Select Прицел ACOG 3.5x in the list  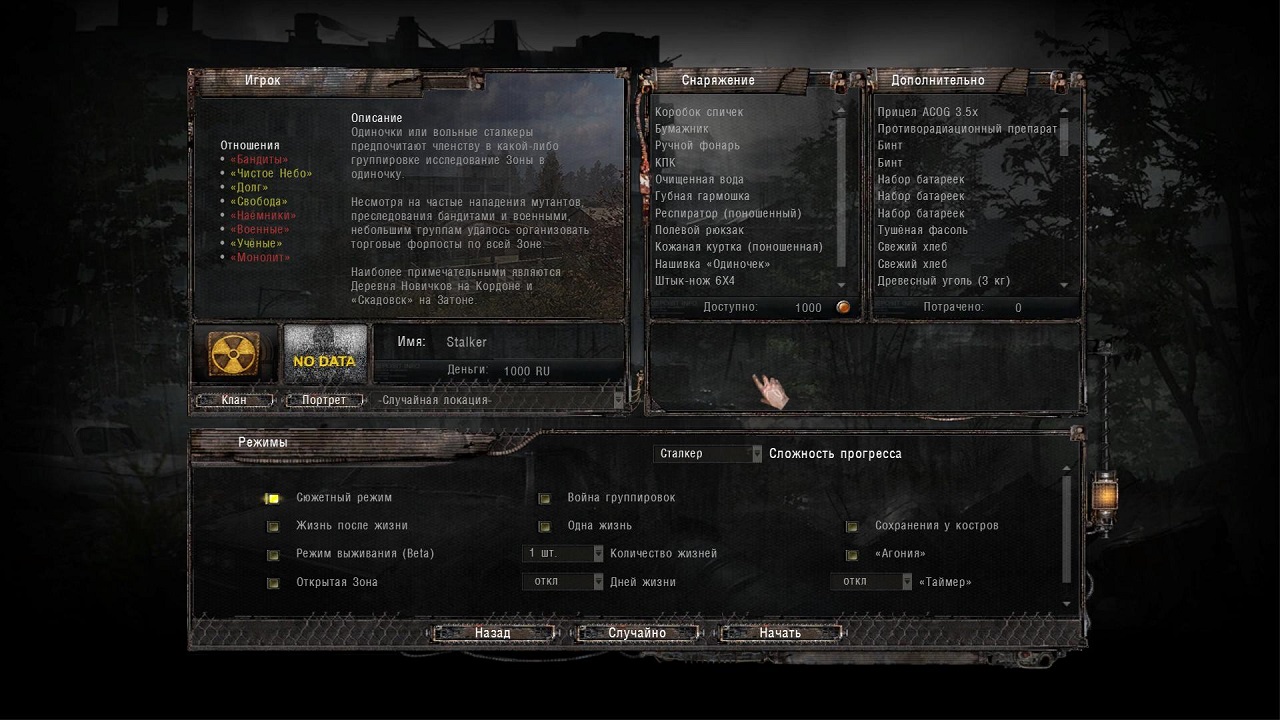(927, 112)
